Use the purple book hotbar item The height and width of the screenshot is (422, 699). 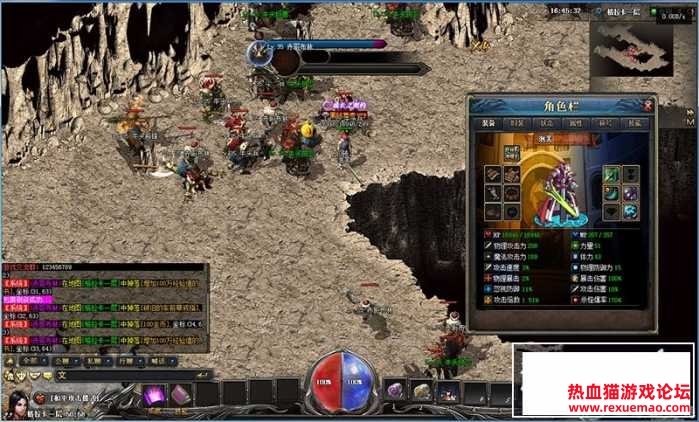(x=179, y=395)
